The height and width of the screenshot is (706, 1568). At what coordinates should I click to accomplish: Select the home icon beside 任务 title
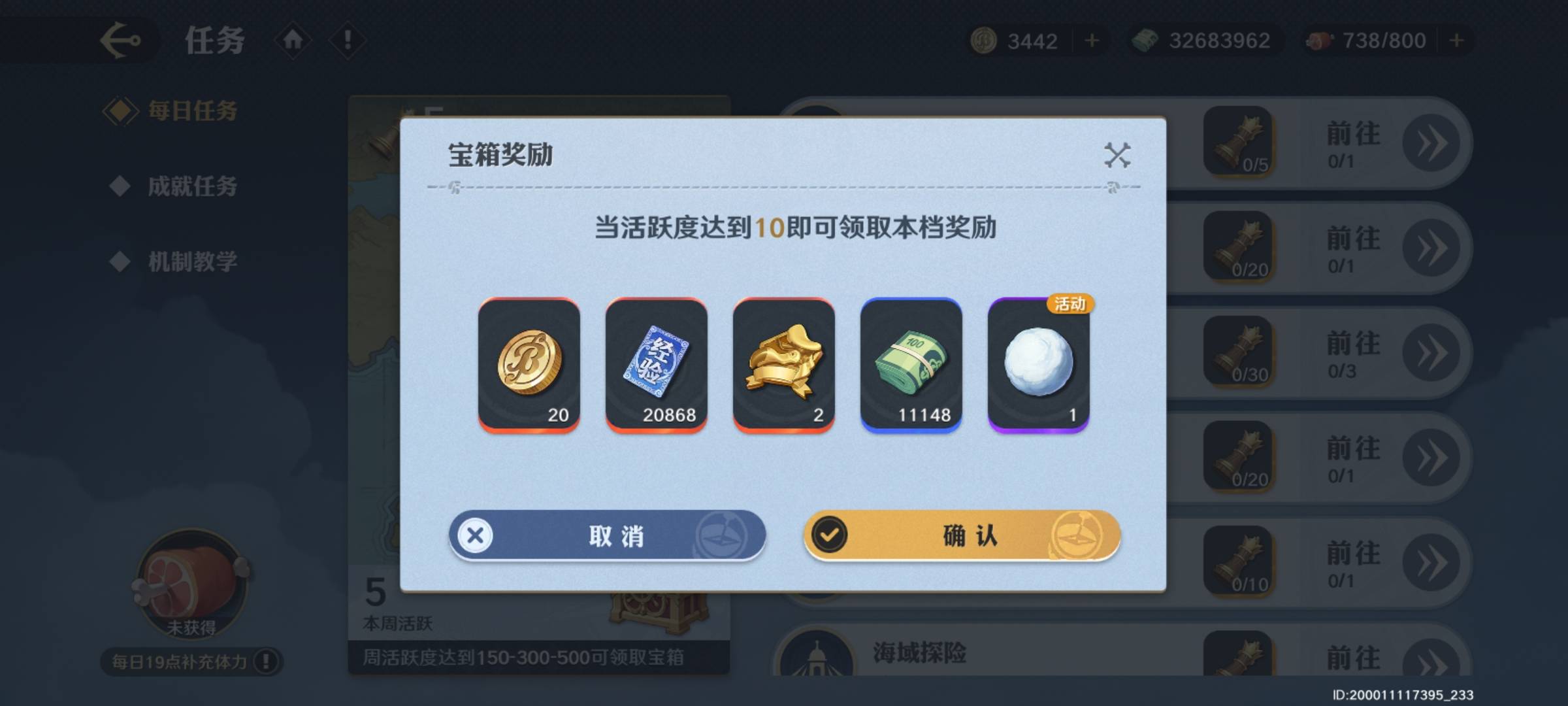coord(293,39)
